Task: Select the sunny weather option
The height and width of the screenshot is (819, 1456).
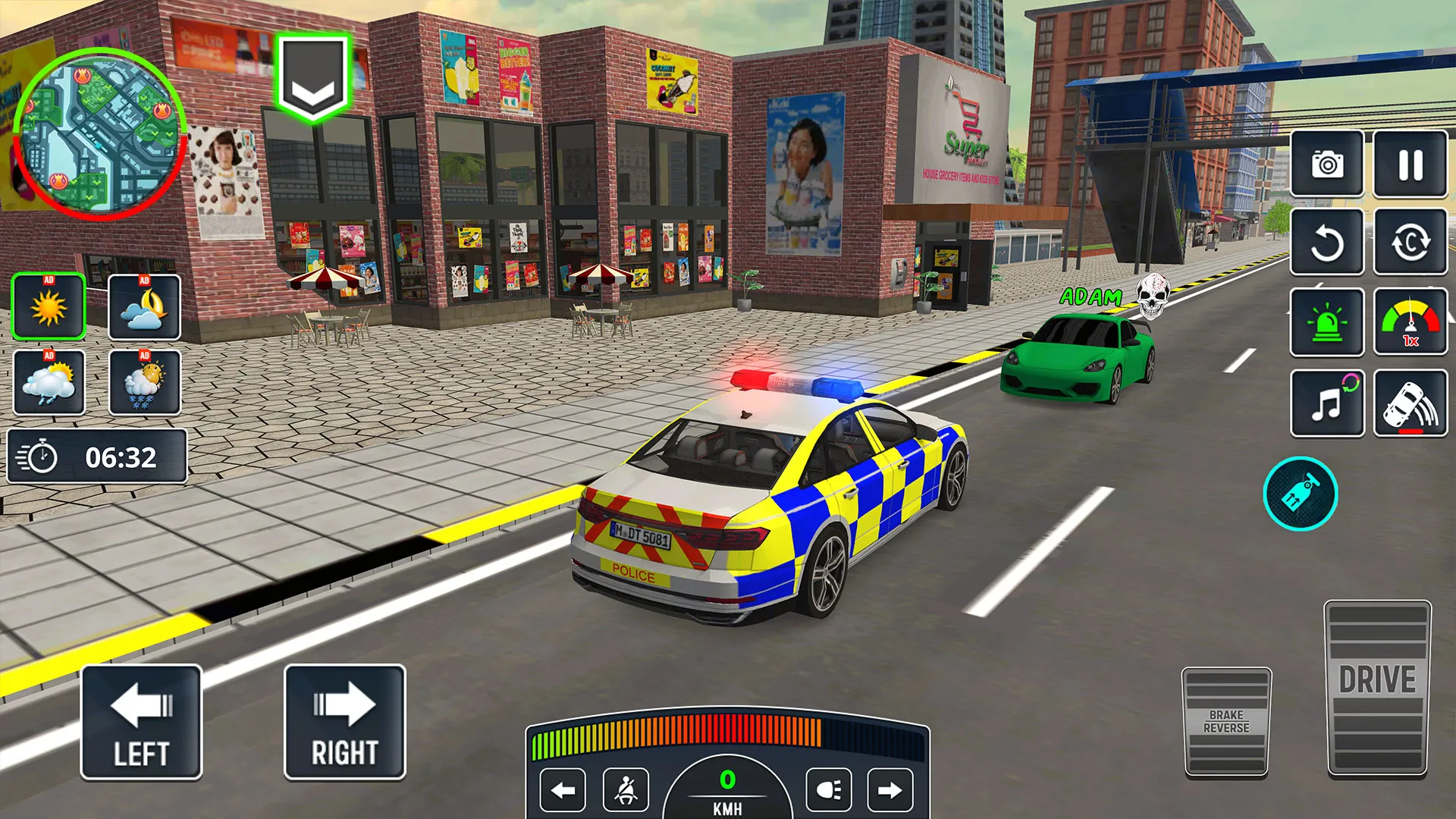Action: [x=49, y=307]
